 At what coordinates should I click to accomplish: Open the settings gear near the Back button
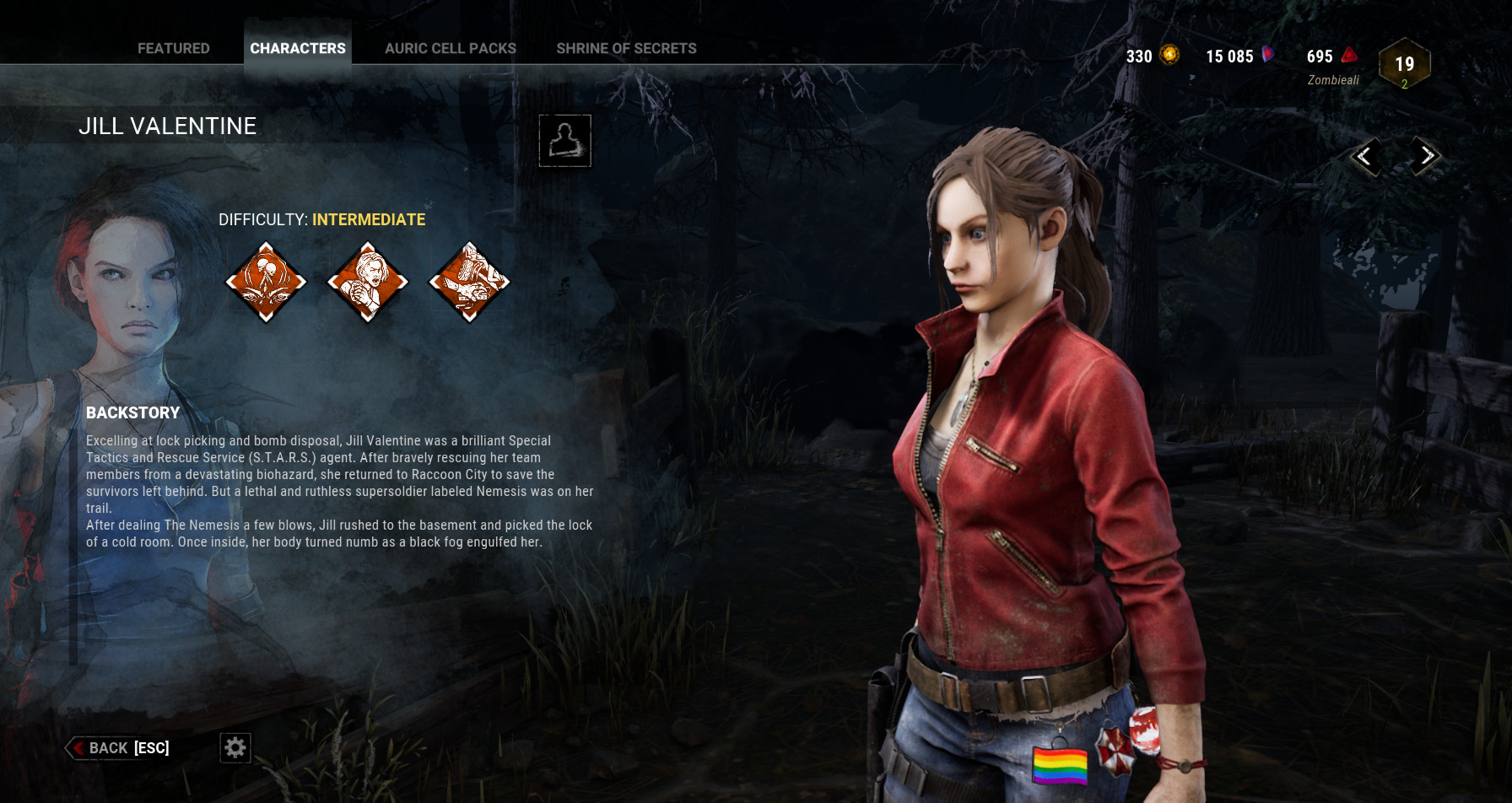pyautogui.click(x=235, y=747)
